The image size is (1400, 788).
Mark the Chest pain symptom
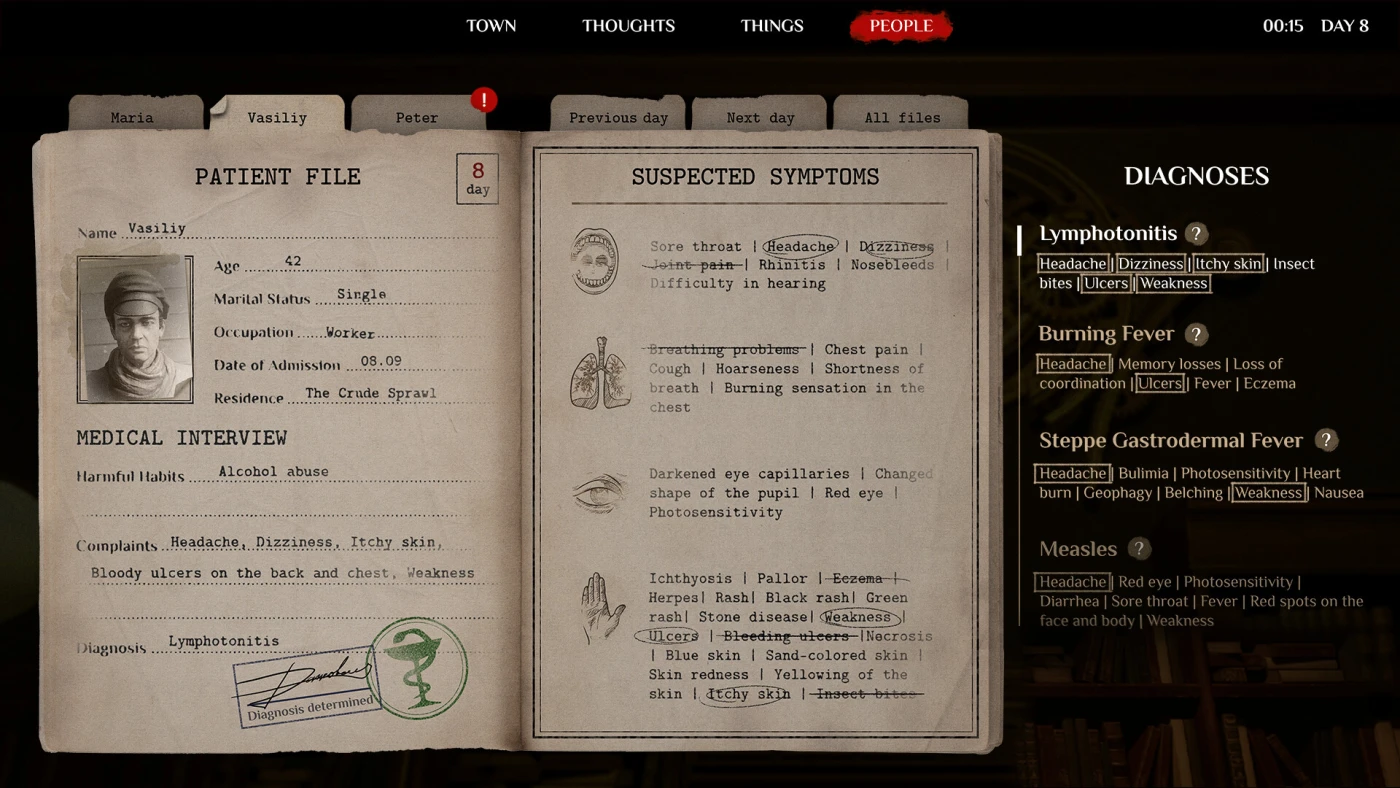coord(866,350)
